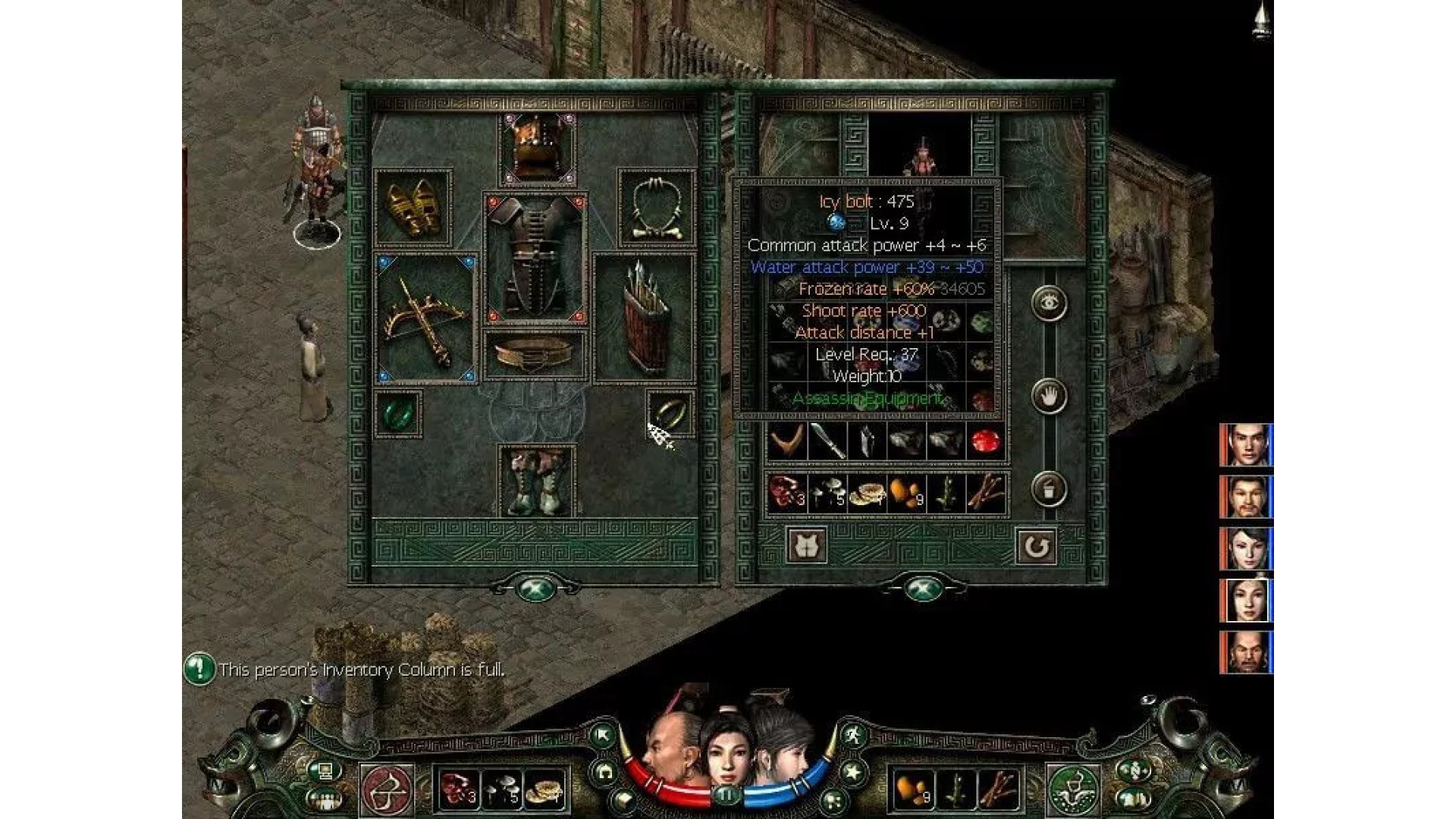Screen dimensions: 1456x819
Task: Select the mushroom stack in inventory
Action: coord(827,494)
